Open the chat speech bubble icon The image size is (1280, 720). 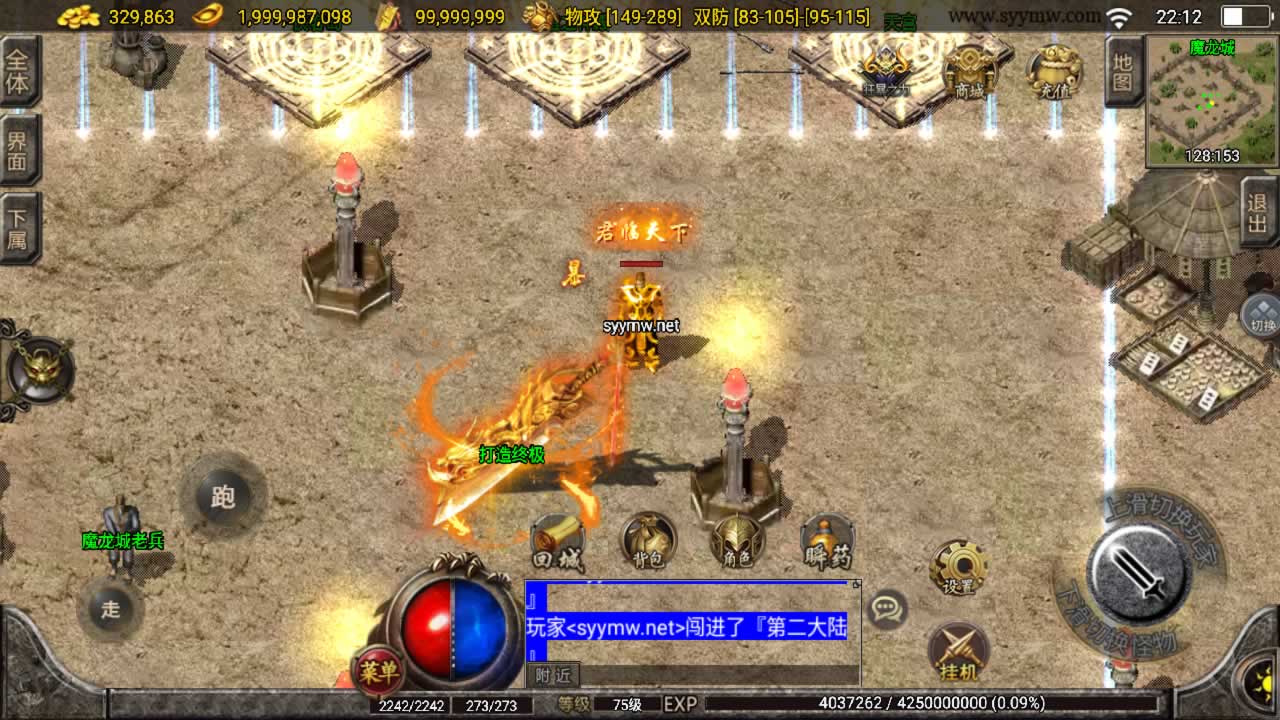pyautogui.click(x=886, y=608)
